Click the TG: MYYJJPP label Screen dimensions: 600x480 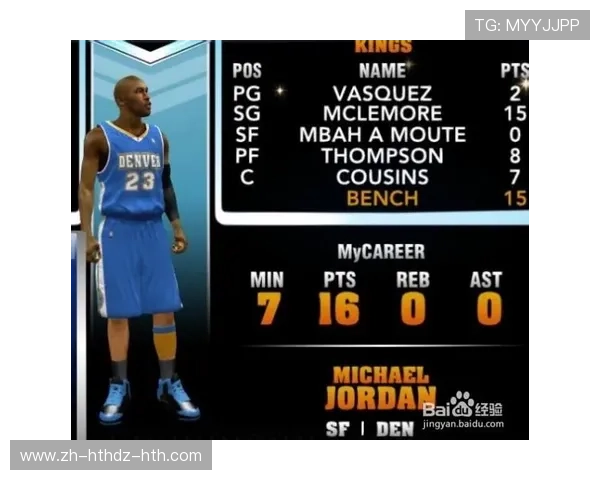(x=527, y=25)
